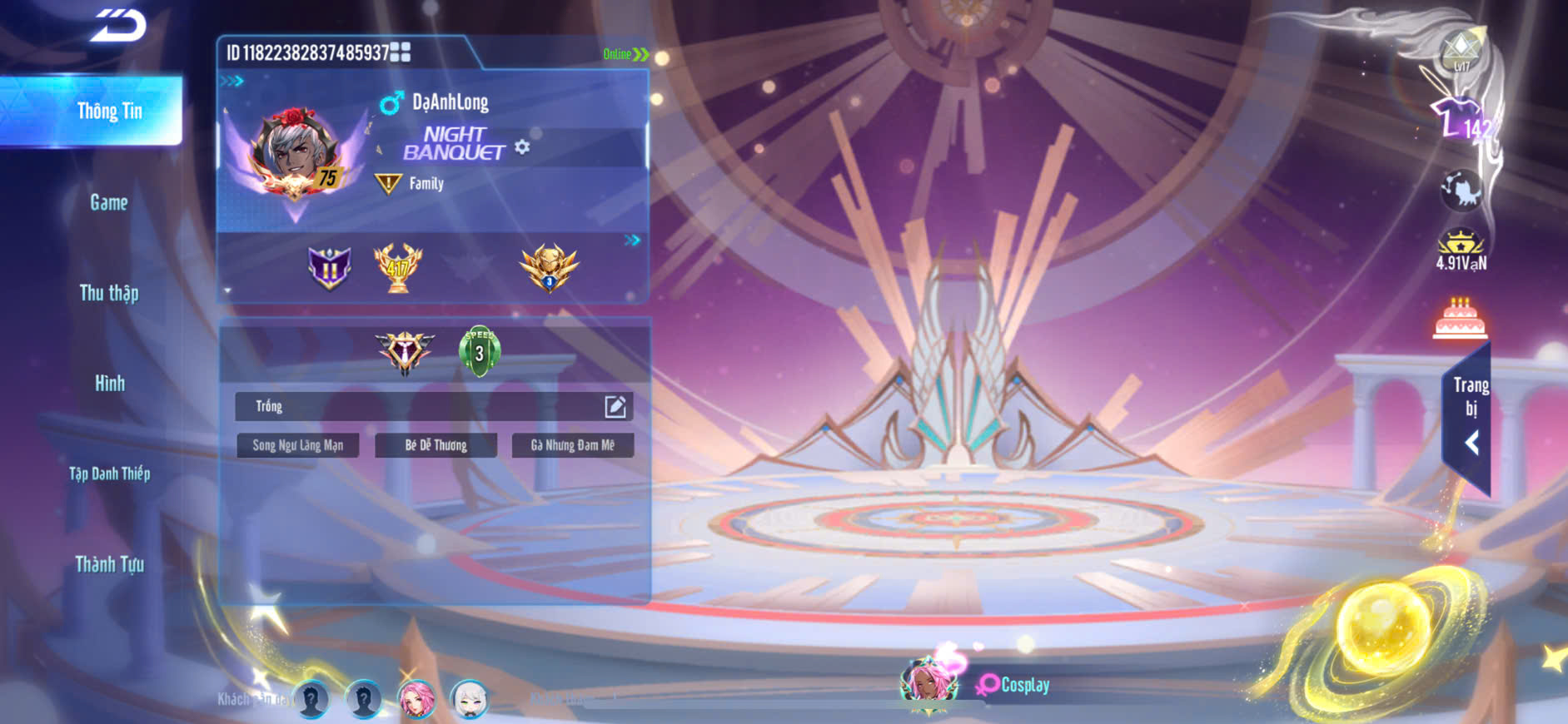The height and width of the screenshot is (724, 1568).
Task: Edit the Trống signature field
Action: (615, 406)
